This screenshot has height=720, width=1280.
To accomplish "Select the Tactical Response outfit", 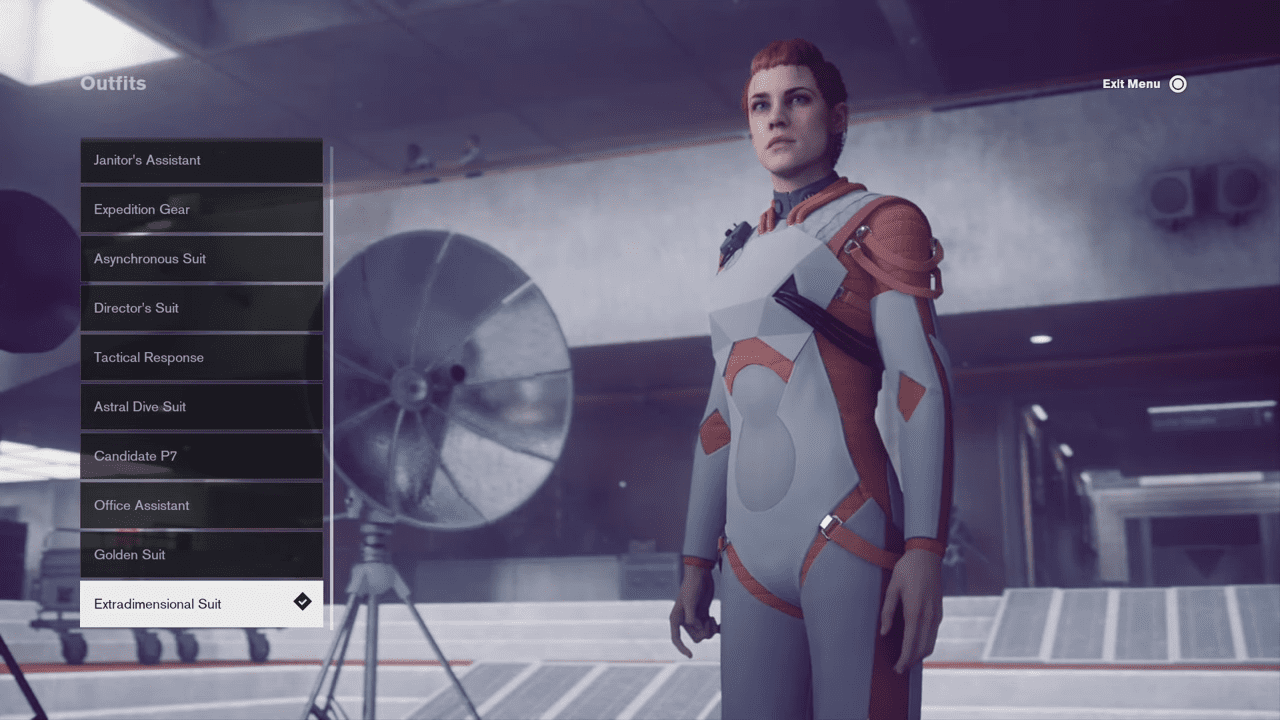I will point(201,357).
